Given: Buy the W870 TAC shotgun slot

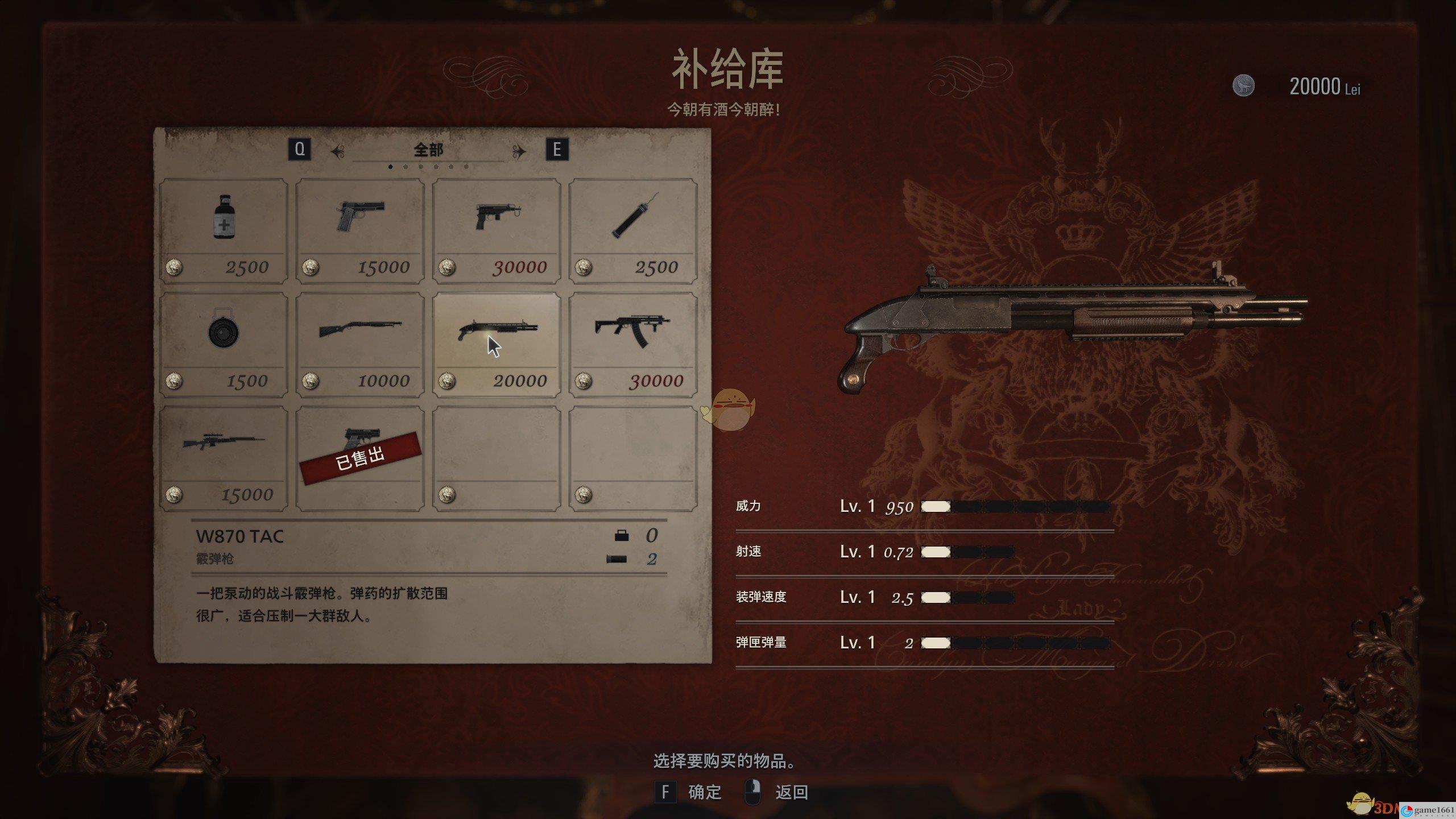Looking at the screenshot, I should tap(497, 344).
